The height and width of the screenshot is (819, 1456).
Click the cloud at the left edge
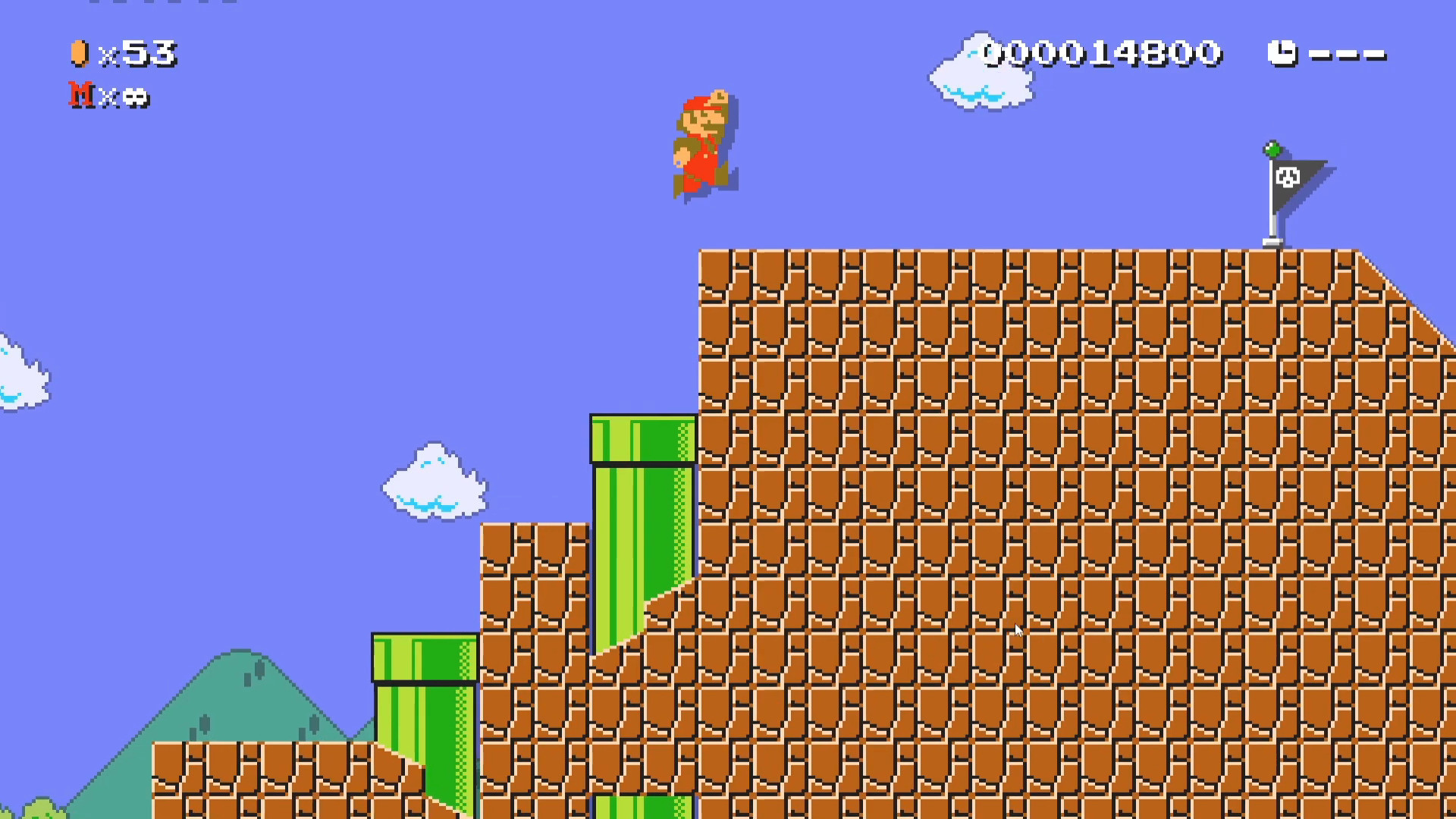tap(19, 372)
